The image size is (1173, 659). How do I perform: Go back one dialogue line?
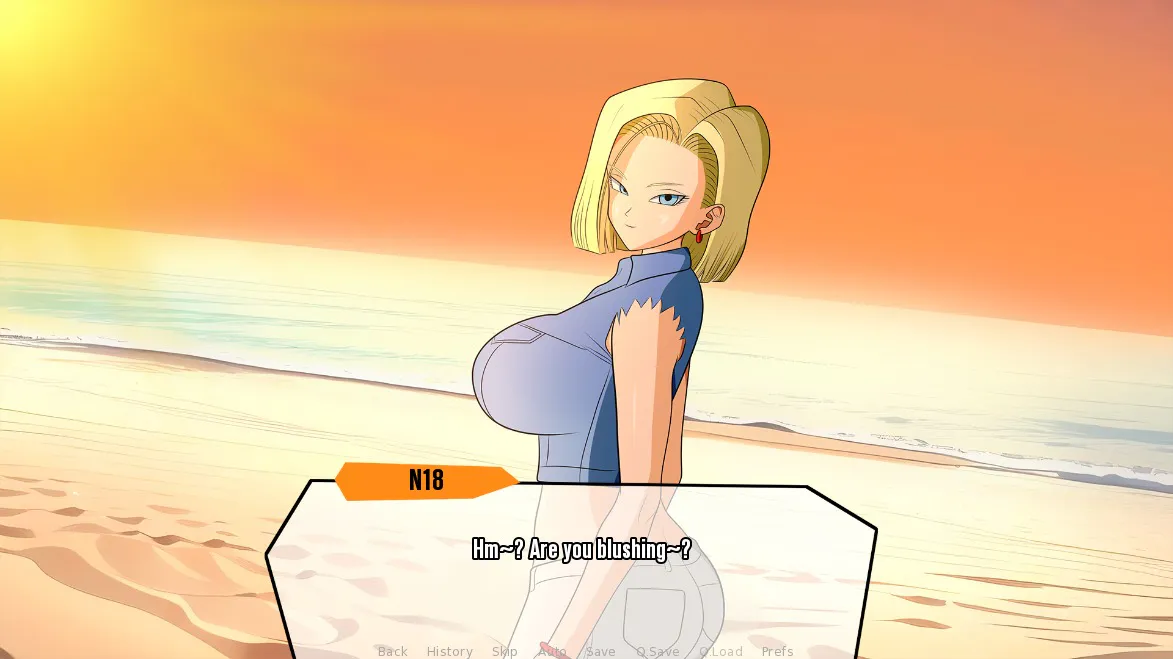(x=392, y=651)
